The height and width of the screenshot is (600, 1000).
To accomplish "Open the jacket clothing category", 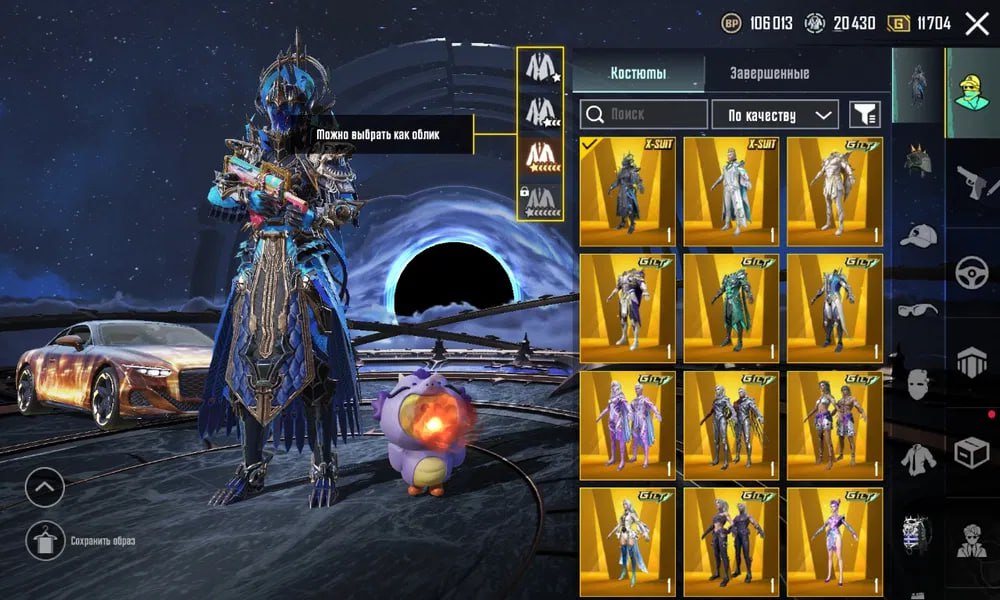I will click(x=918, y=459).
